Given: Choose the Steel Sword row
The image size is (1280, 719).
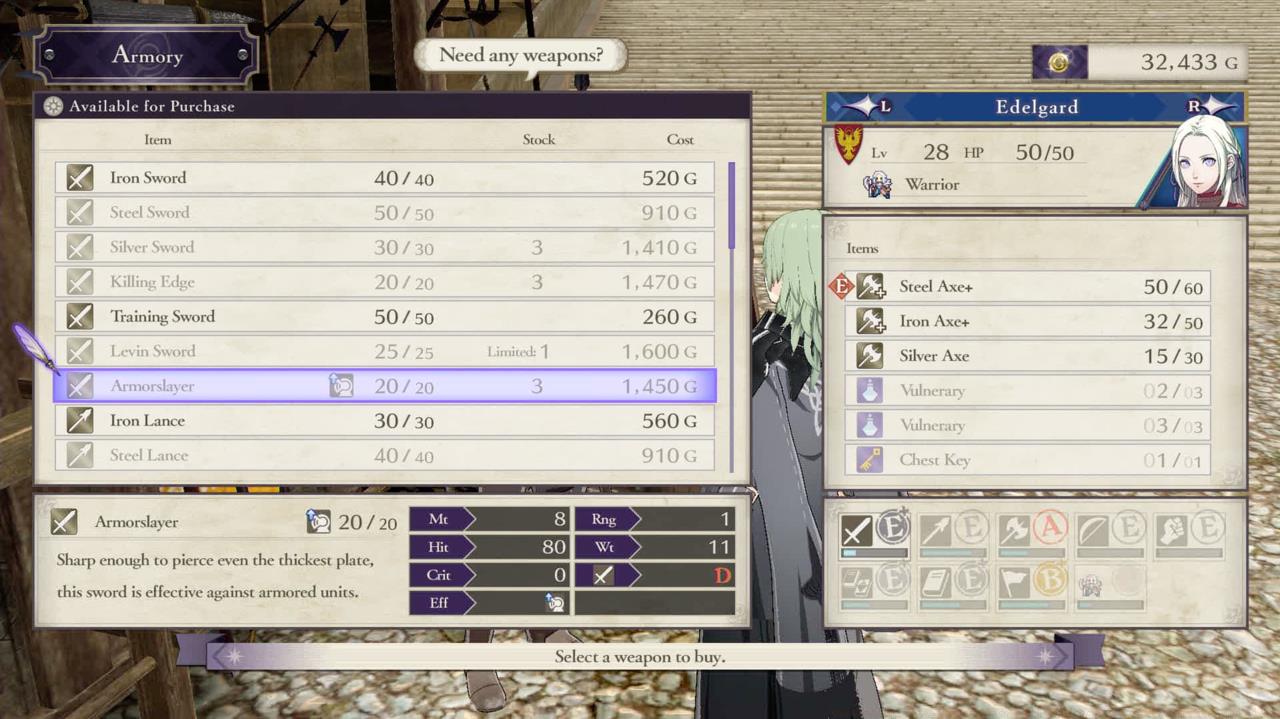Looking at the screenshot, I should (385, 212).
